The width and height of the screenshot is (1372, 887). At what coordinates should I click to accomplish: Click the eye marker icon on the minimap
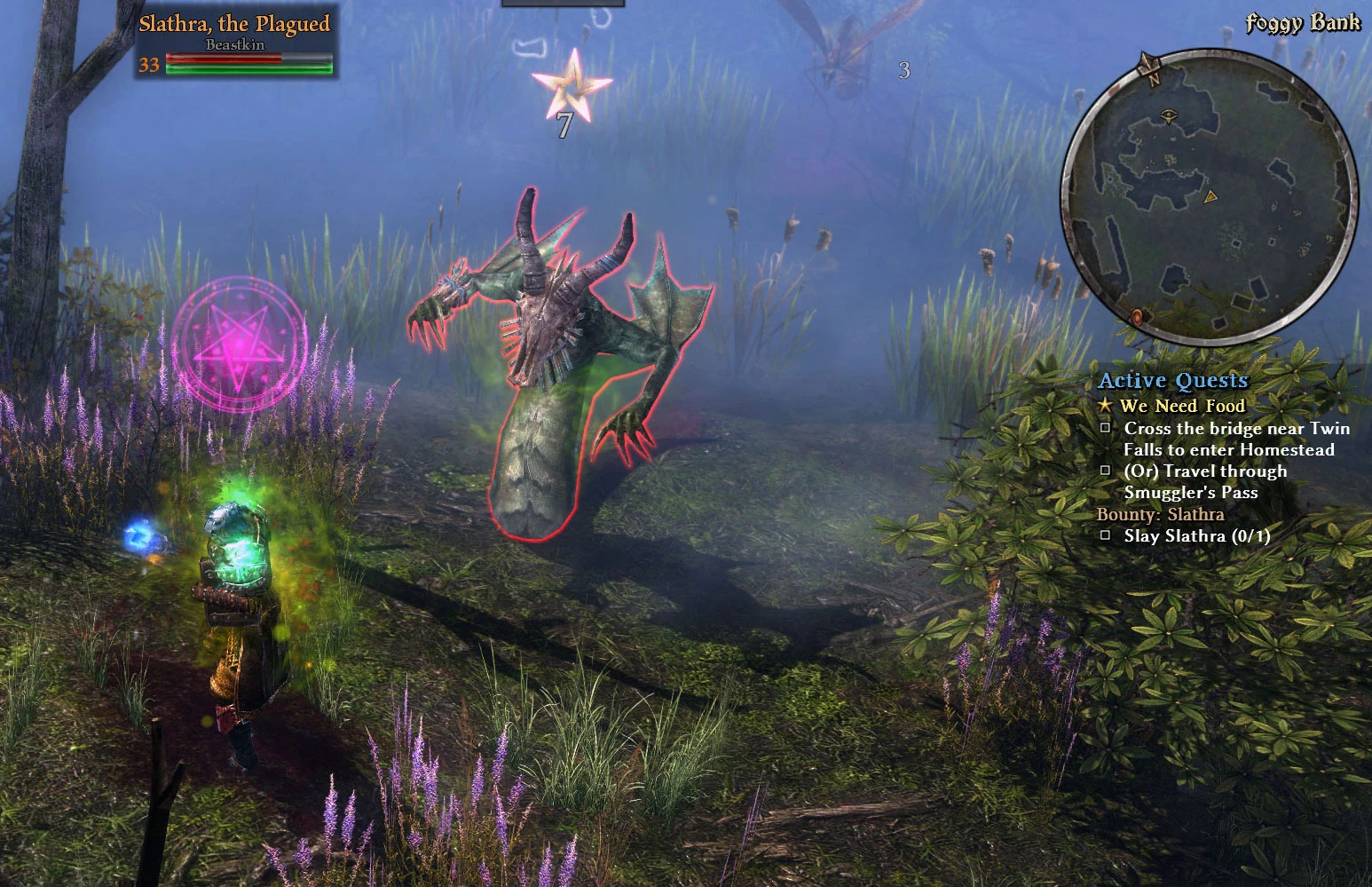[1169, 114]
